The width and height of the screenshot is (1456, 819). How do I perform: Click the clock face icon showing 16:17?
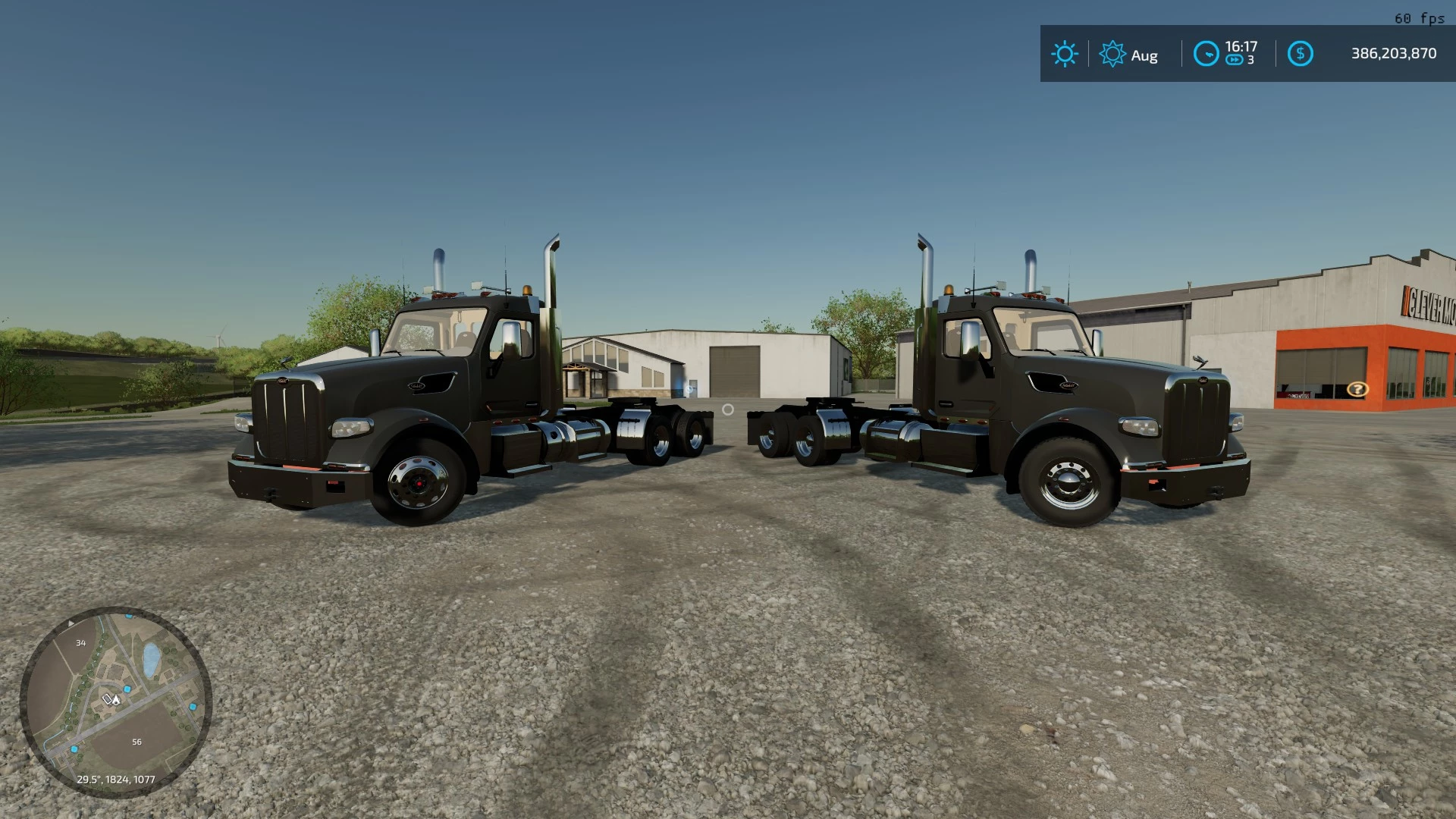tap(1207, 54)
